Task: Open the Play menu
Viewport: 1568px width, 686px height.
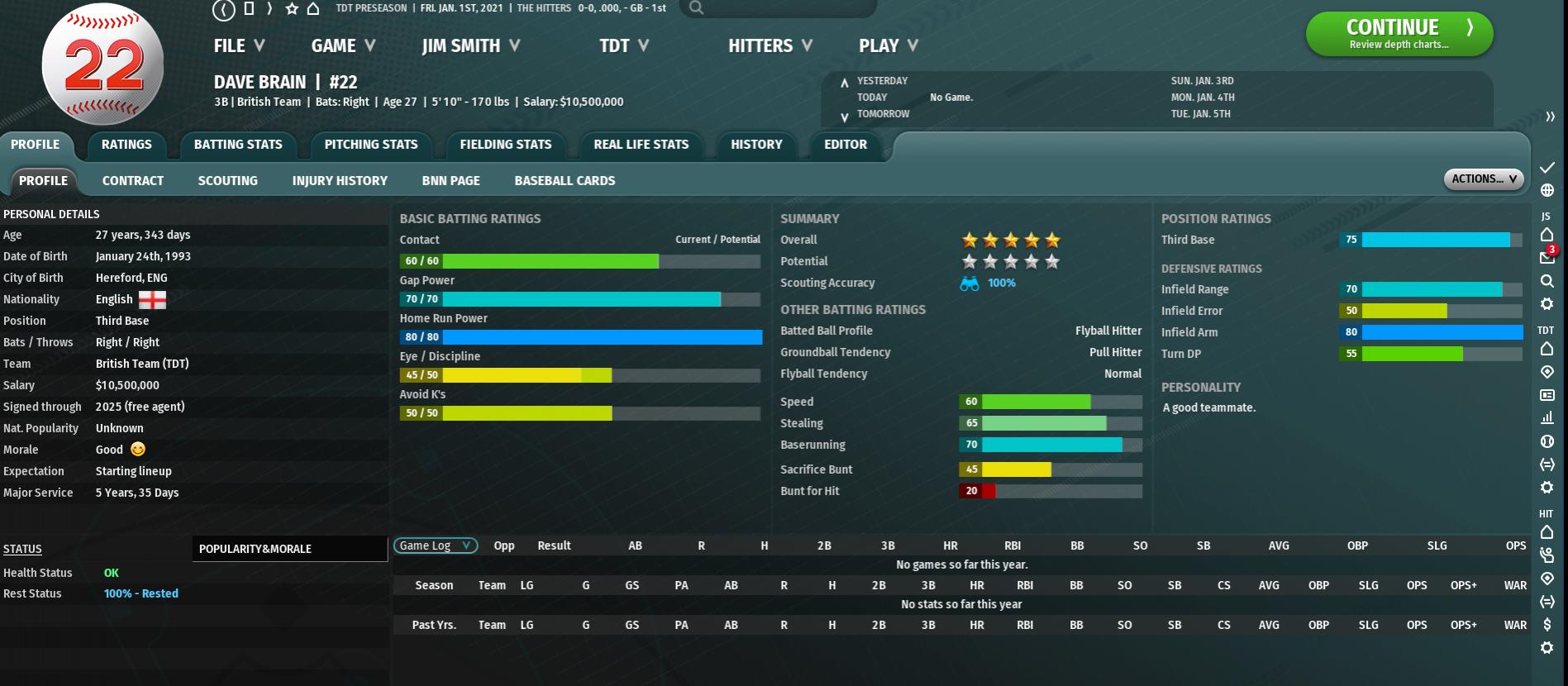Action: click(888, 46)
